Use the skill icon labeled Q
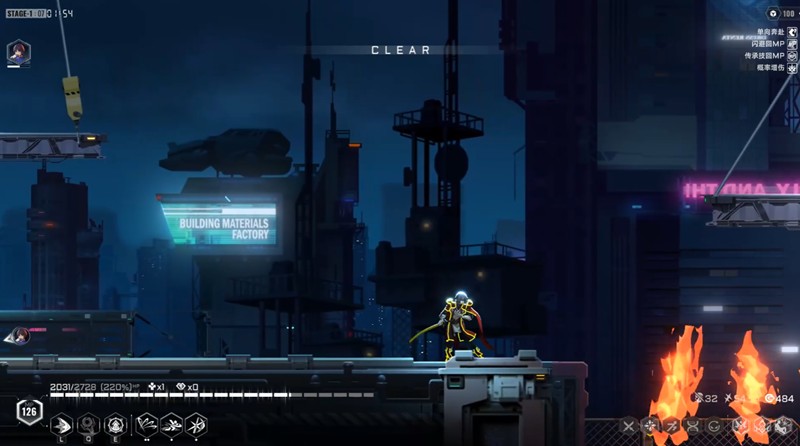Image resolution: width=800 pixels, height=446 pixels. click(x=89, y=424)
